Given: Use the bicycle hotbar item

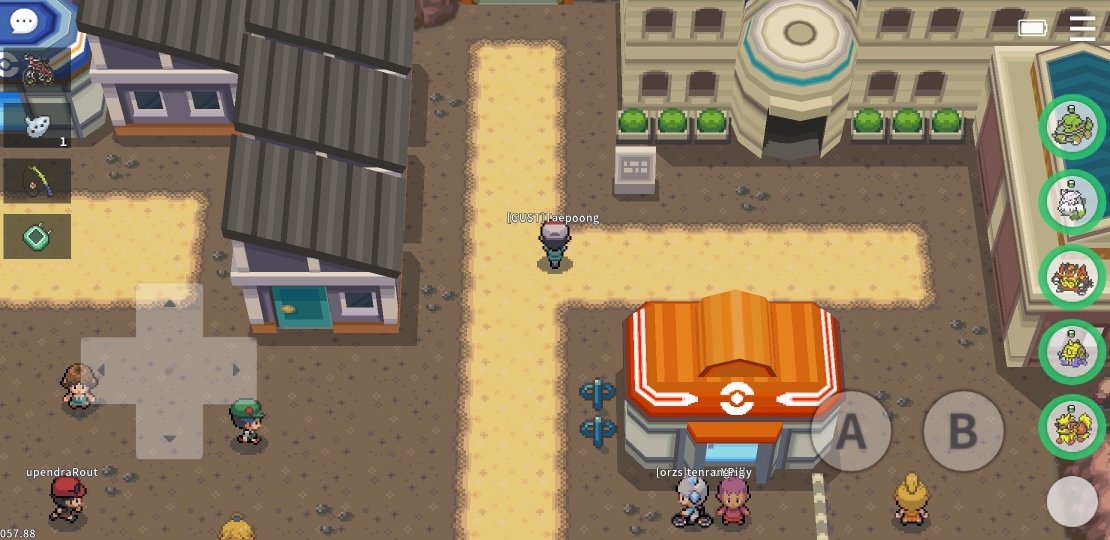Looking at the screenshot, I should (38, 70).
